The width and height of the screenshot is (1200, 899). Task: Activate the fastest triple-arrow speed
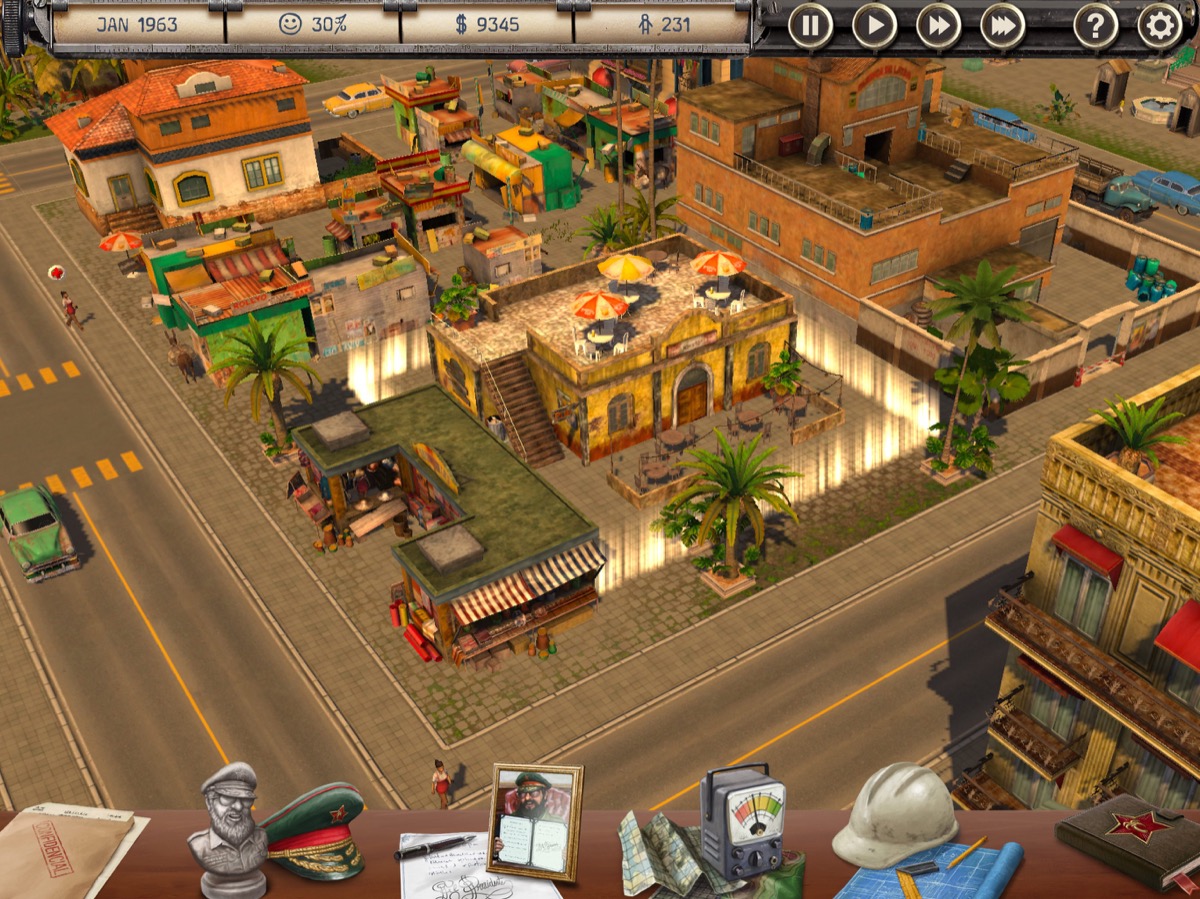click(1002, 25)
